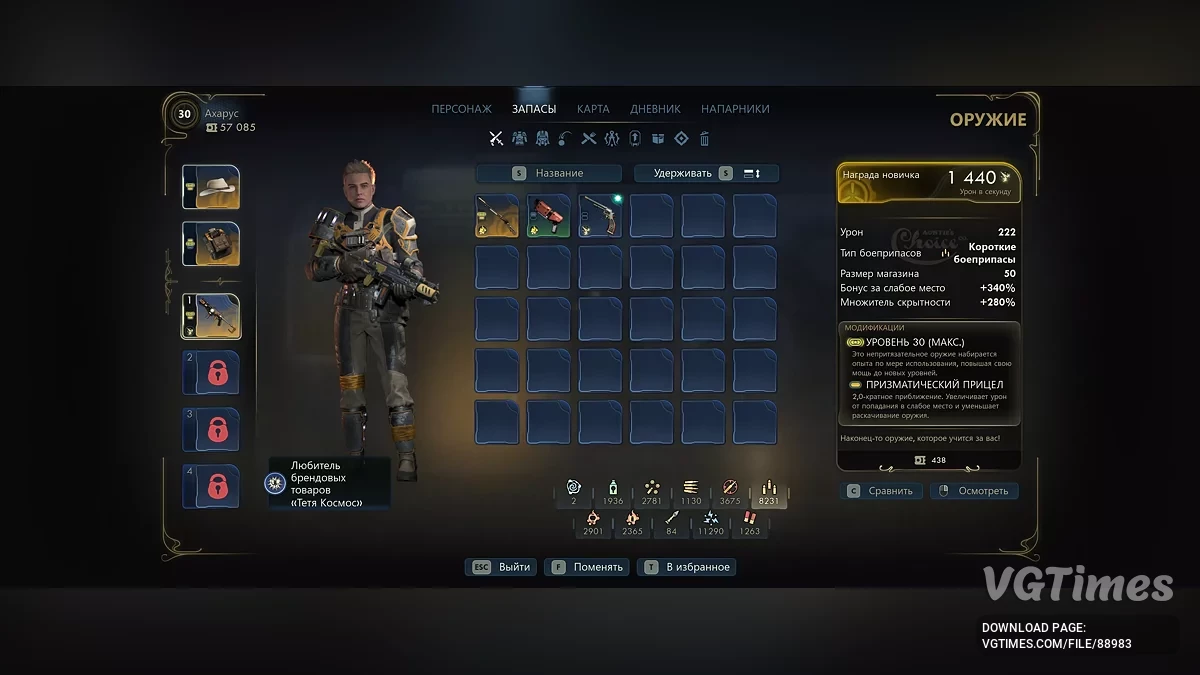Activate the Поменять swap button
1200x675 pixels.
tap(587, 567)
